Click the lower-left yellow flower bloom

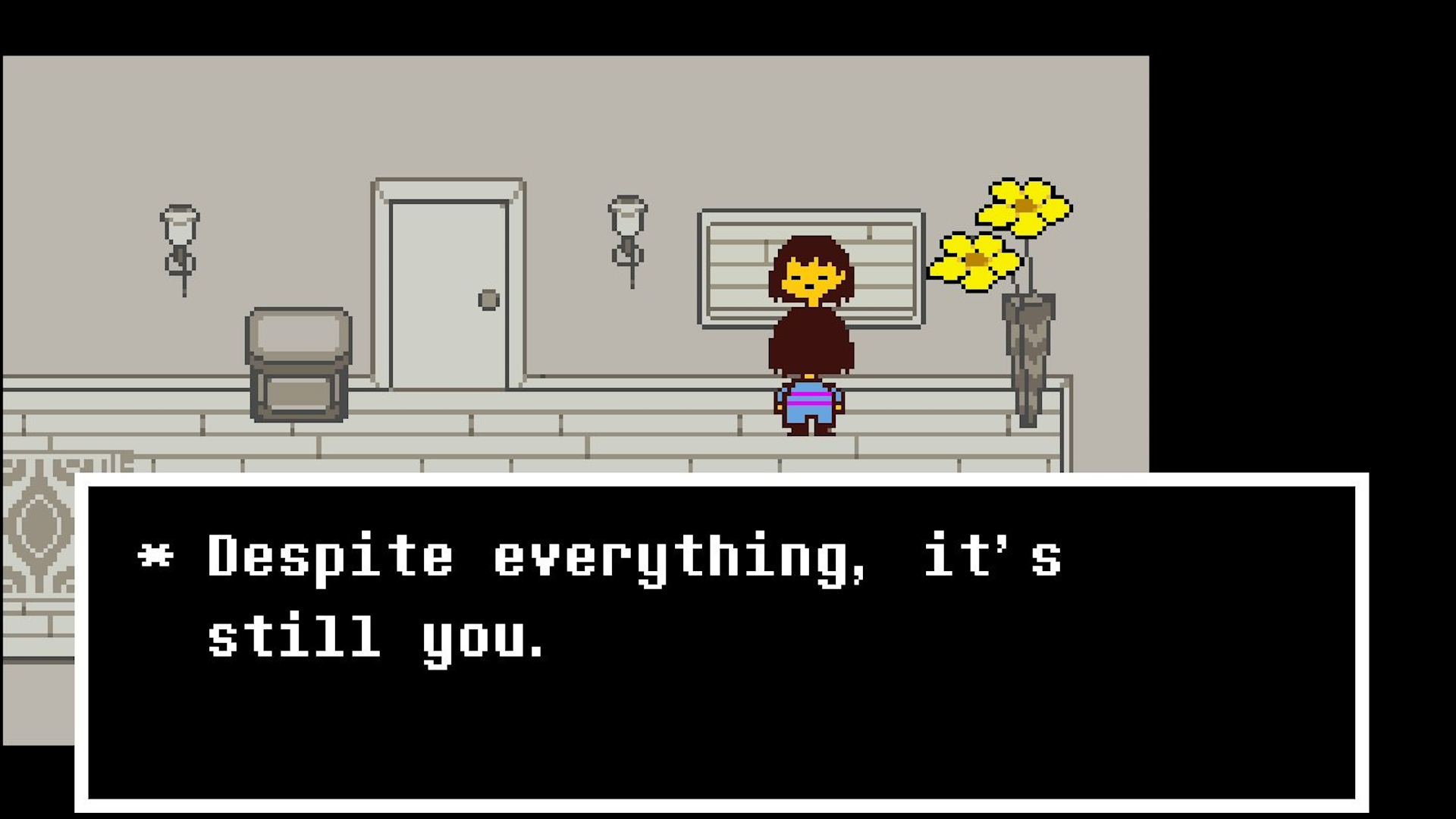click(x=974, y=262)
